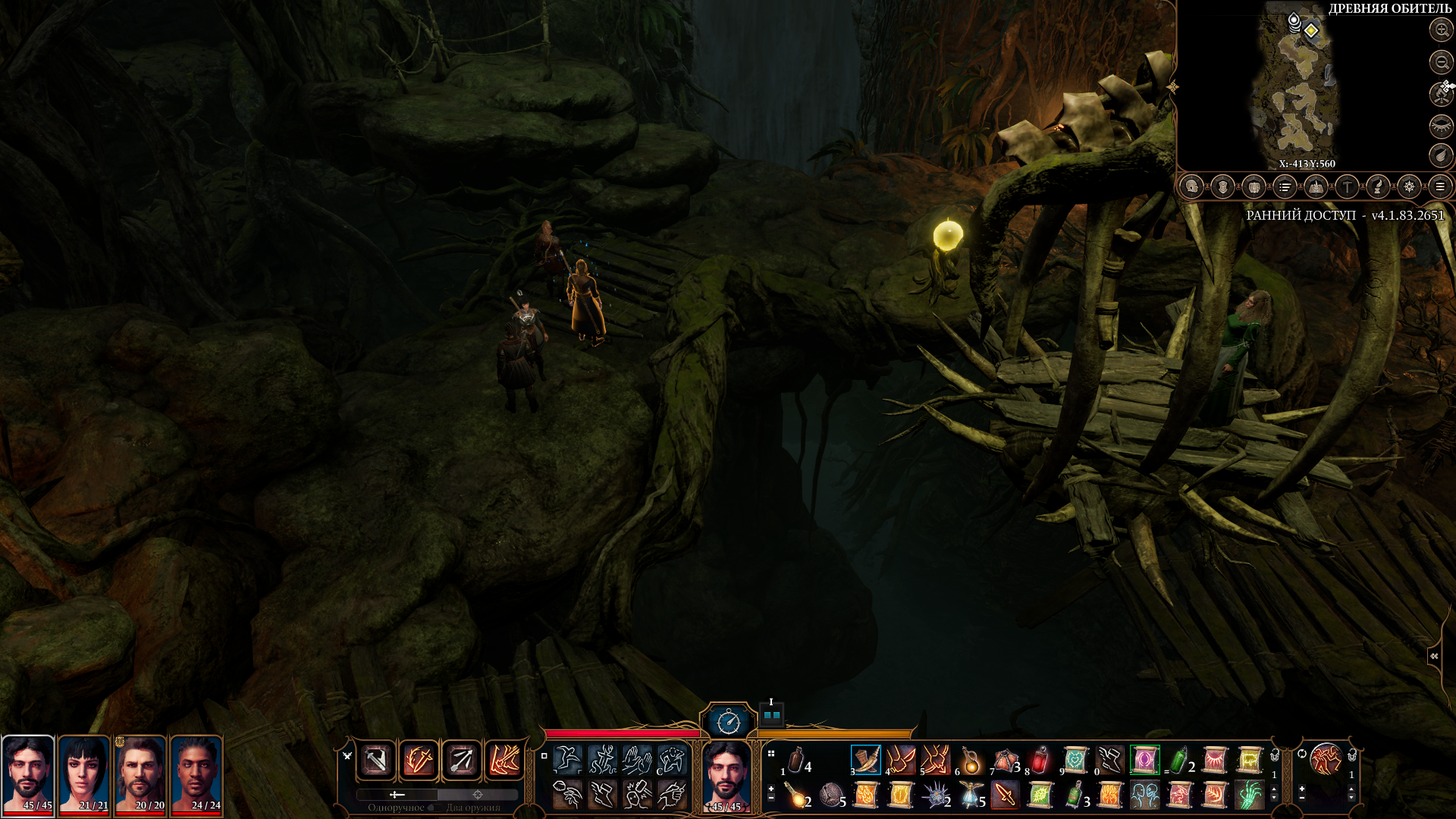Screen dimensions: 1456x819
Task: Use the ranged bow attack icon
Action: click(x=461, y=760)
